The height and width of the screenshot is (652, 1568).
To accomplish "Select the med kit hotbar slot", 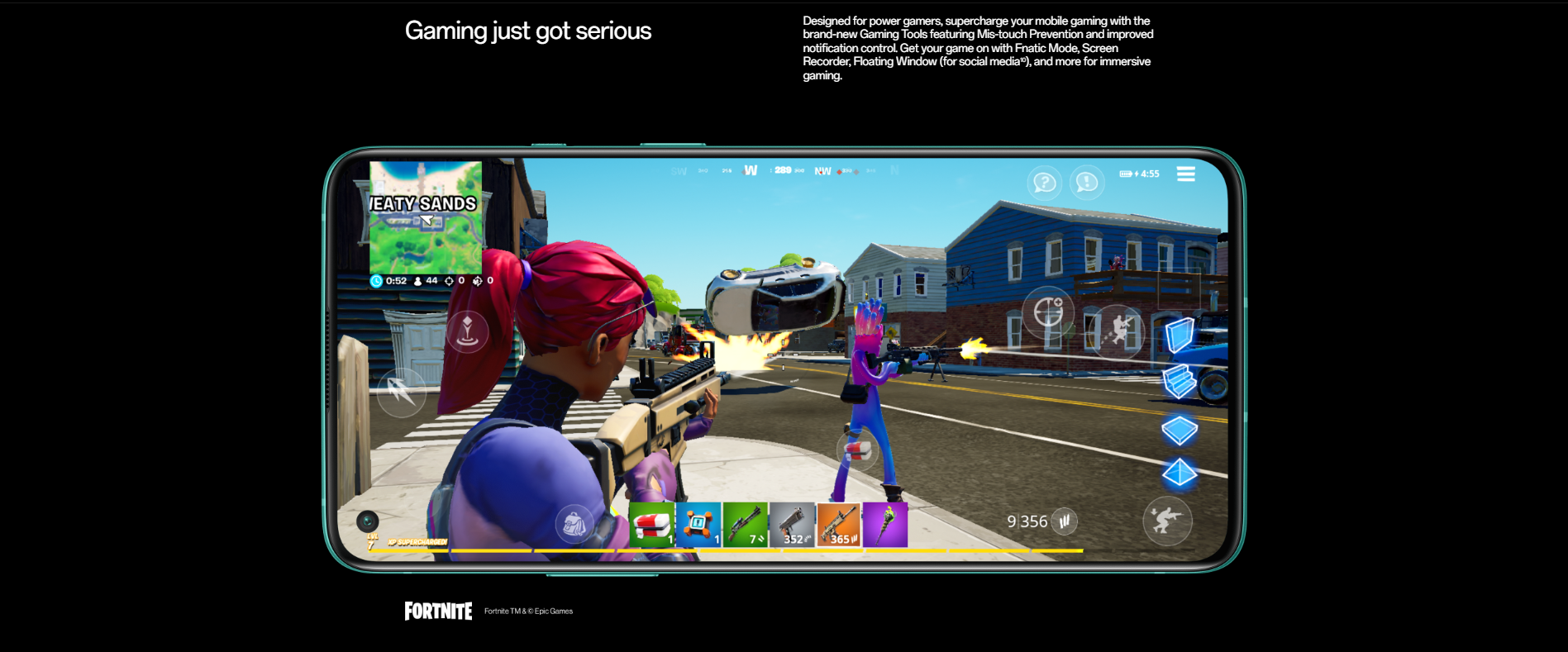I will [x=652, y=525].
